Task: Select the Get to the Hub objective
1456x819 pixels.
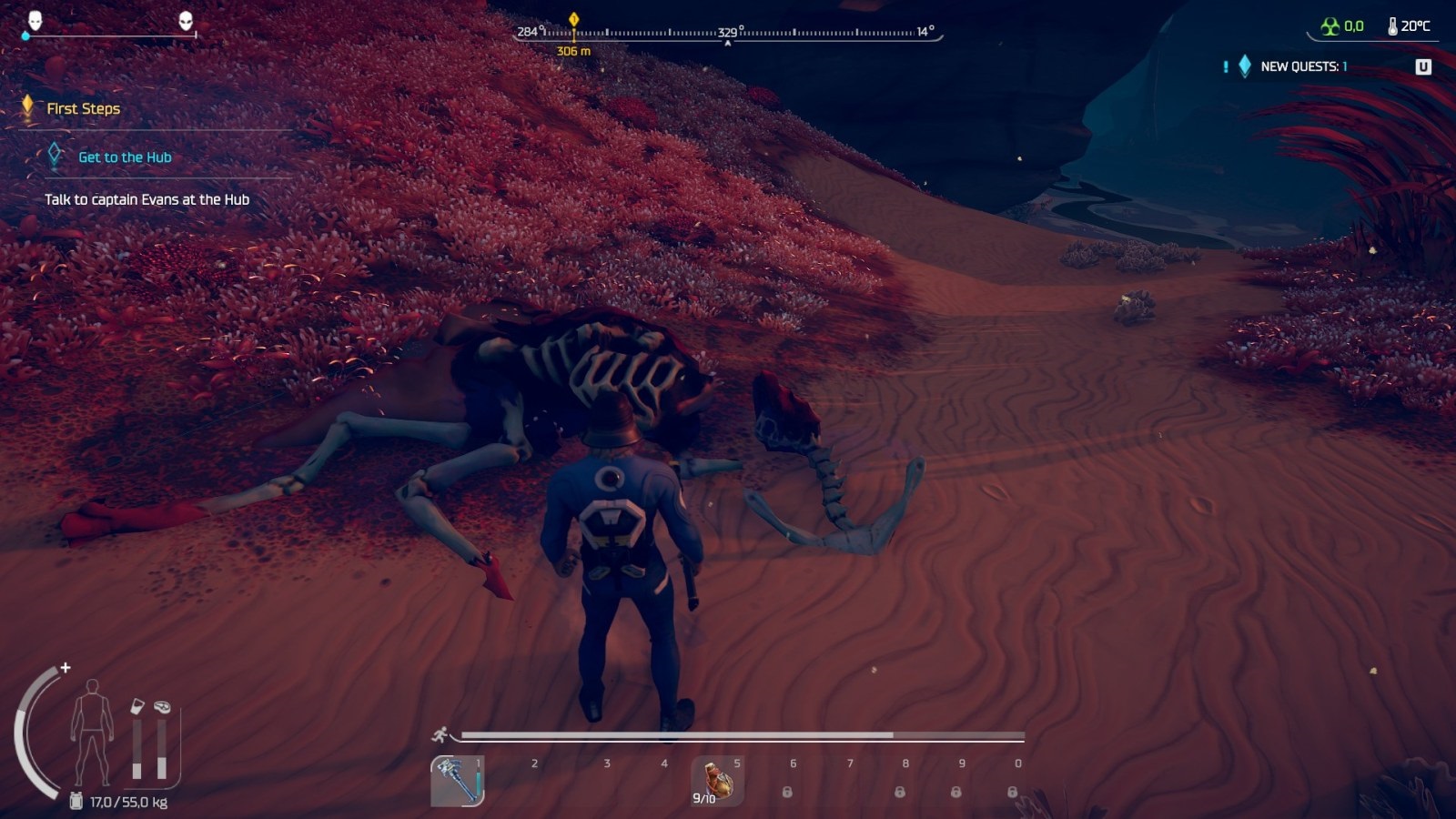Action: (x=125, y=157)
